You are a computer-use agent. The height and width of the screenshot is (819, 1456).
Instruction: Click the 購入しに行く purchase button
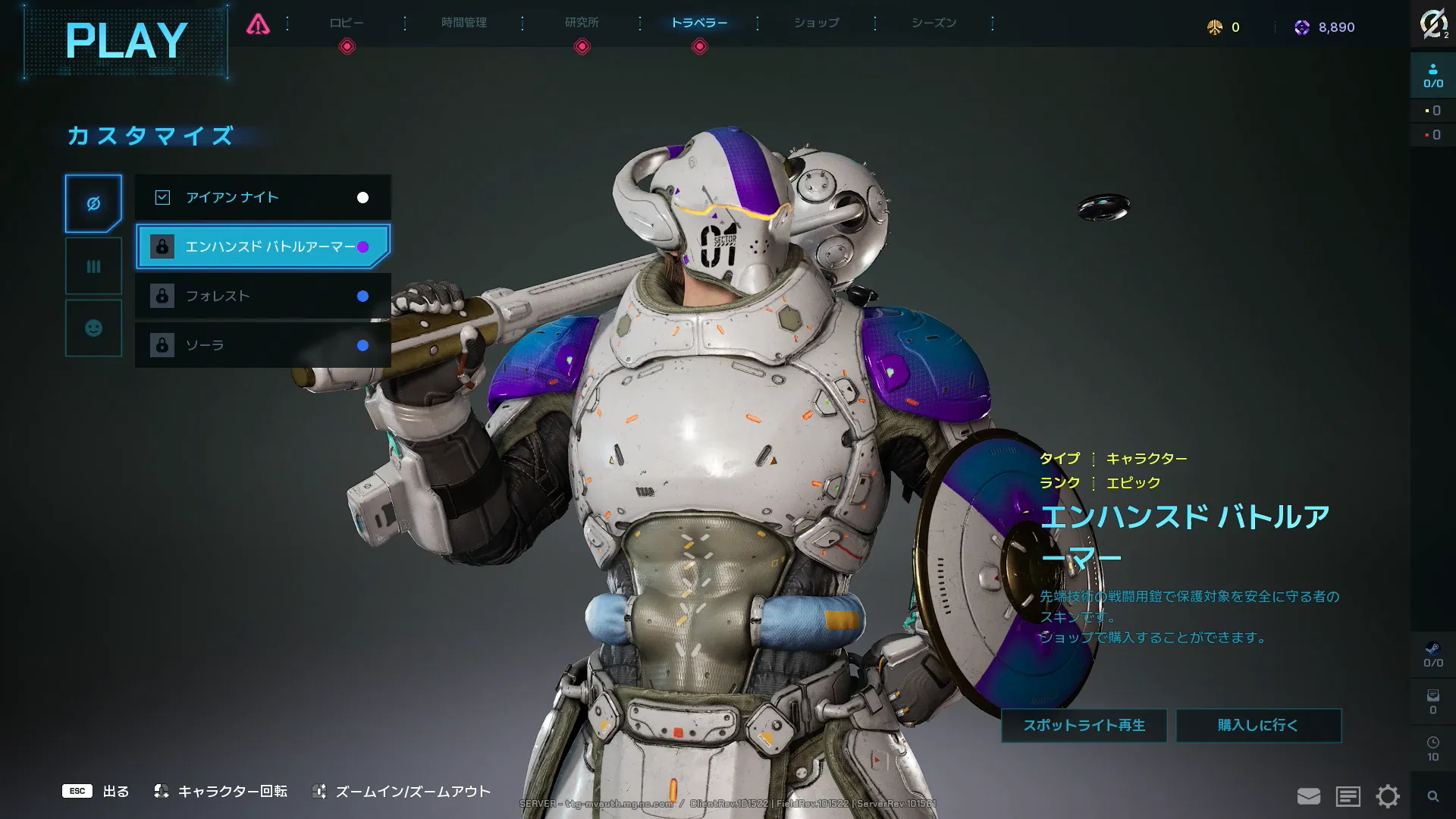pos(1258,726)
